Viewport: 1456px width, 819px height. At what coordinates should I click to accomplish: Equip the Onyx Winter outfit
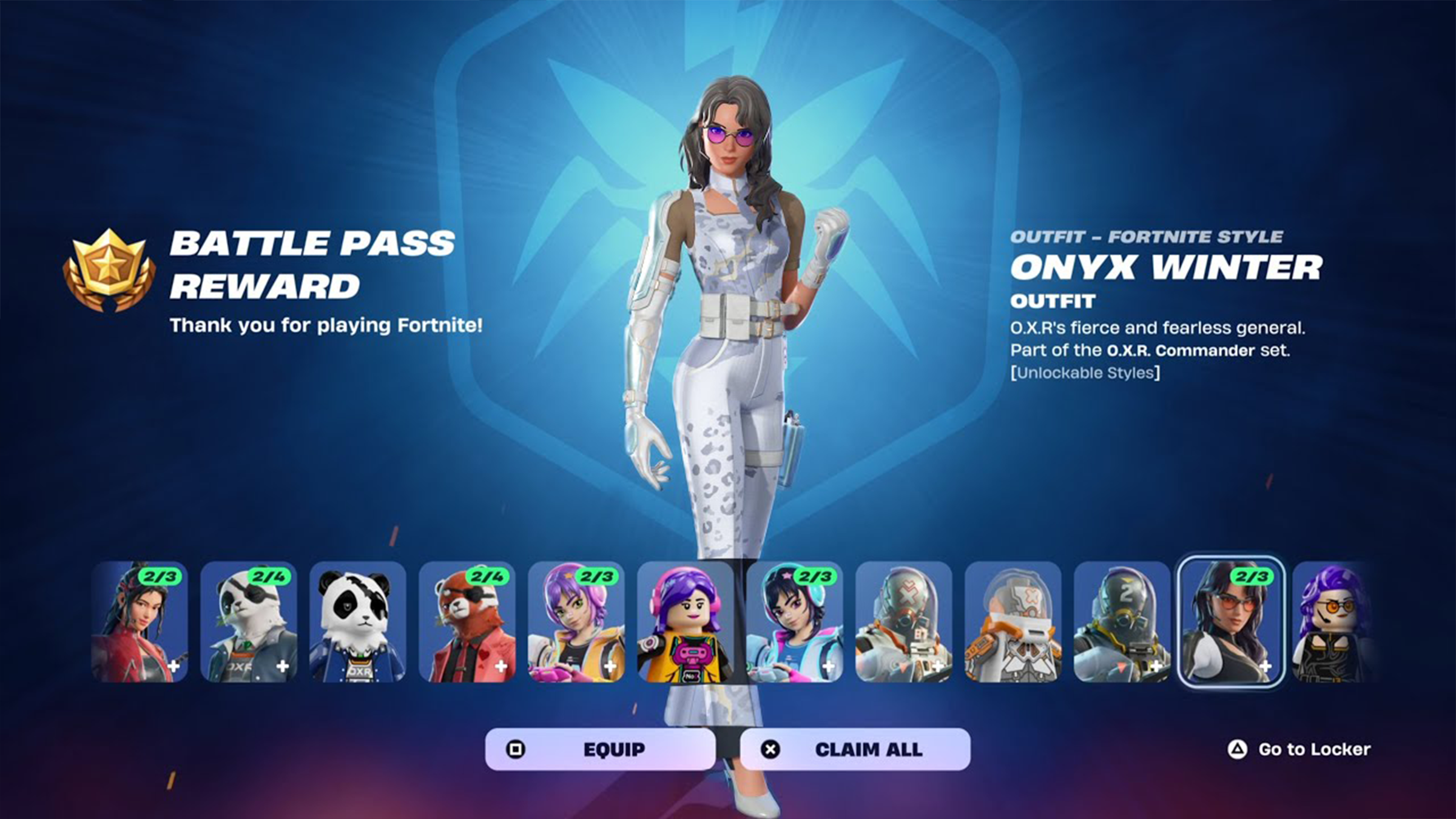tap(600, 749)
